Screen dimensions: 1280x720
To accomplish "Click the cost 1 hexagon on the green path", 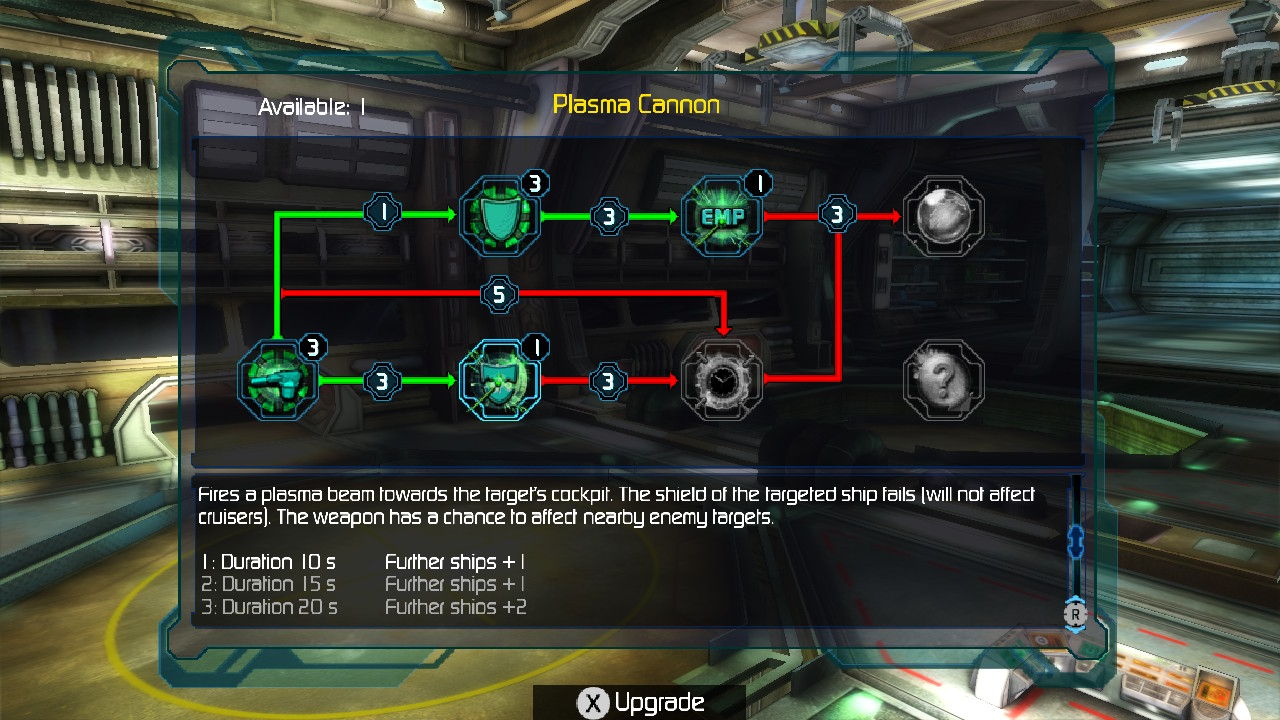I will tap(381, 213).
